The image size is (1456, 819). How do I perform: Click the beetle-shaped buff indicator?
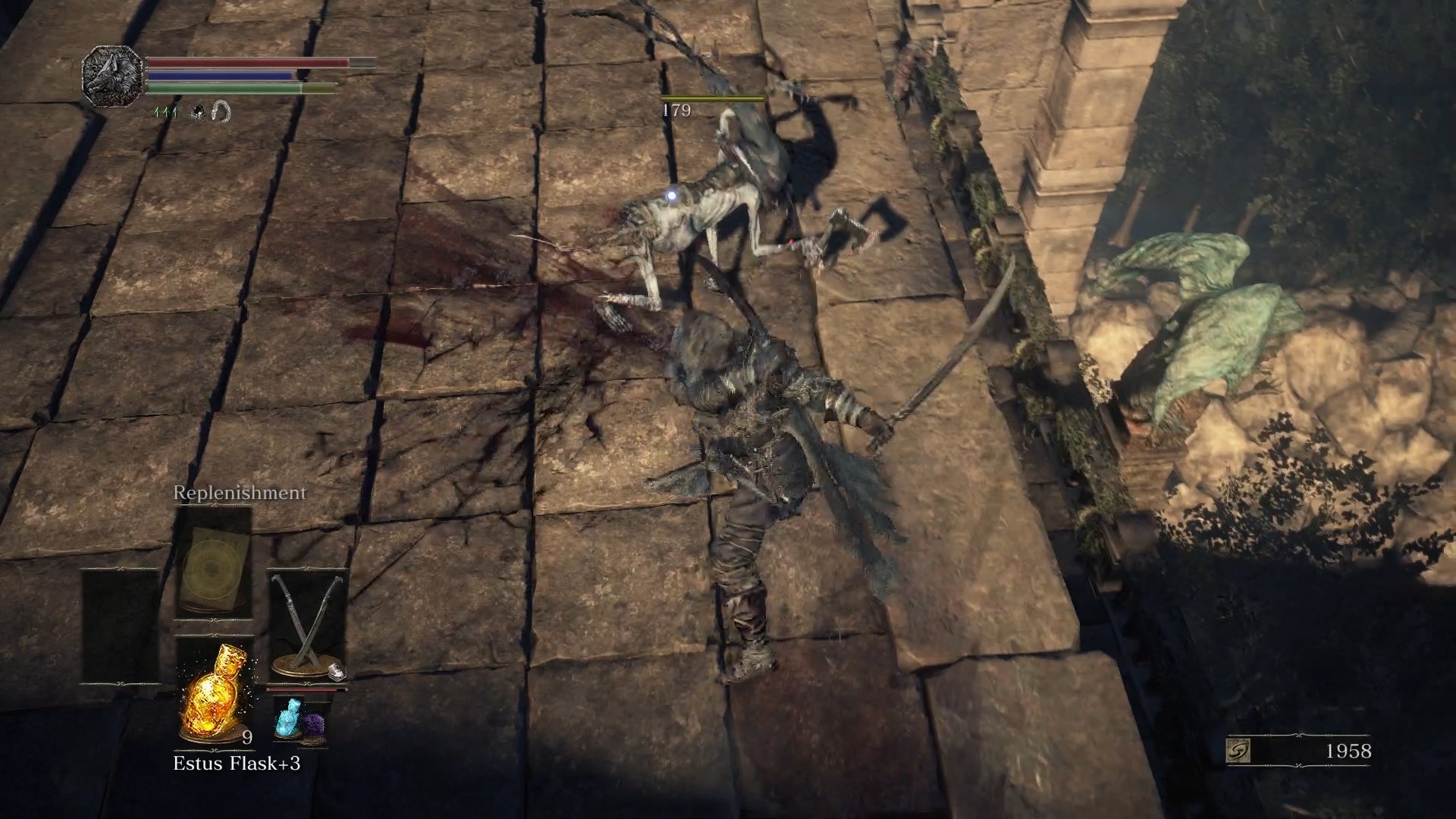197,114
